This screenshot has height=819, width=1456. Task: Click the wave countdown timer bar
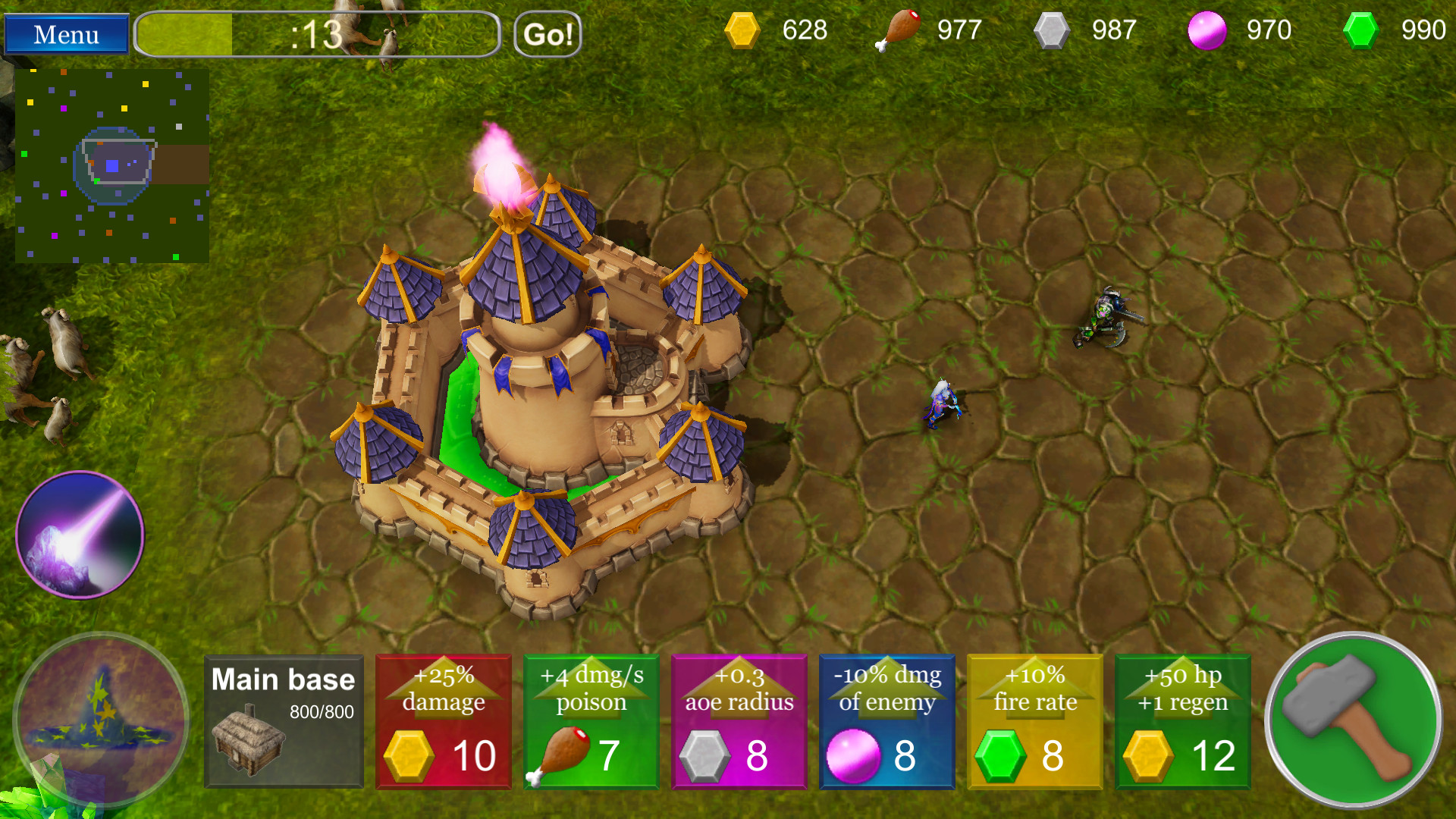coord(317,34)
